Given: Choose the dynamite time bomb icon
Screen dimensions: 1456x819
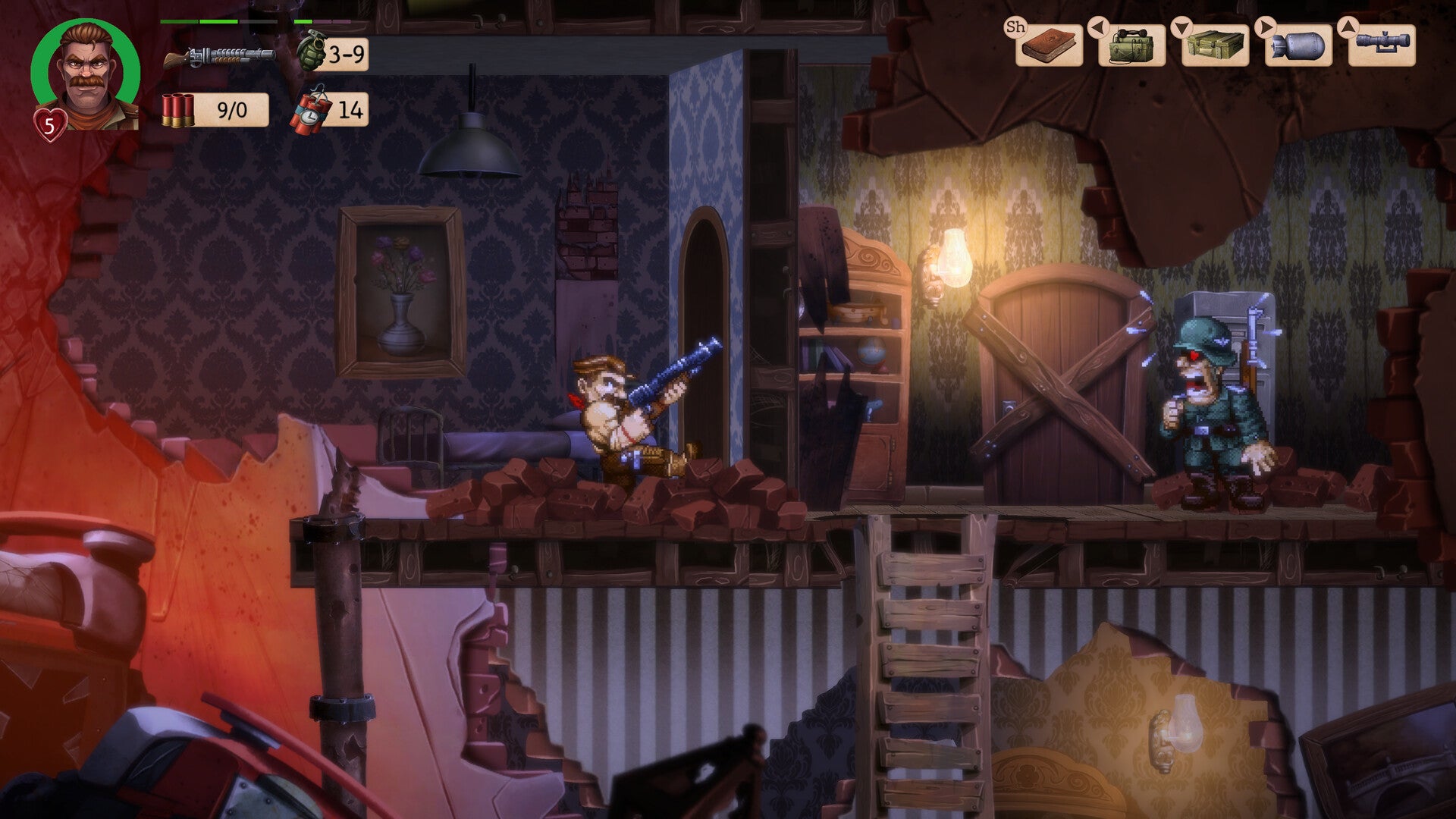Looking at the screenshot, I should click(x=311, y=111).
